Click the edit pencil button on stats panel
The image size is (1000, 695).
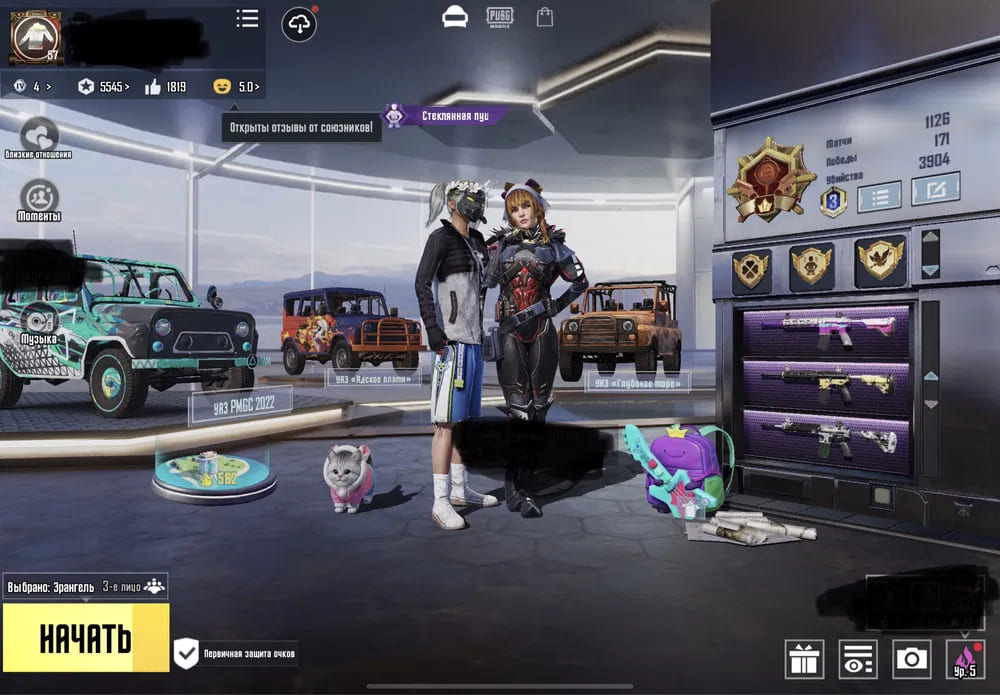[x=934, y=188]
